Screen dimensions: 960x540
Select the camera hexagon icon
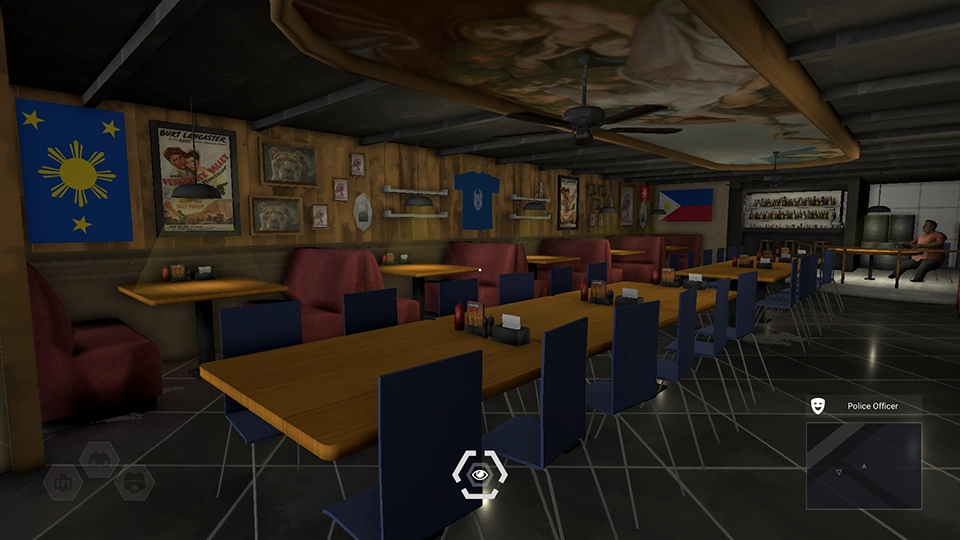pyautogui.click(x=134, y=483)
